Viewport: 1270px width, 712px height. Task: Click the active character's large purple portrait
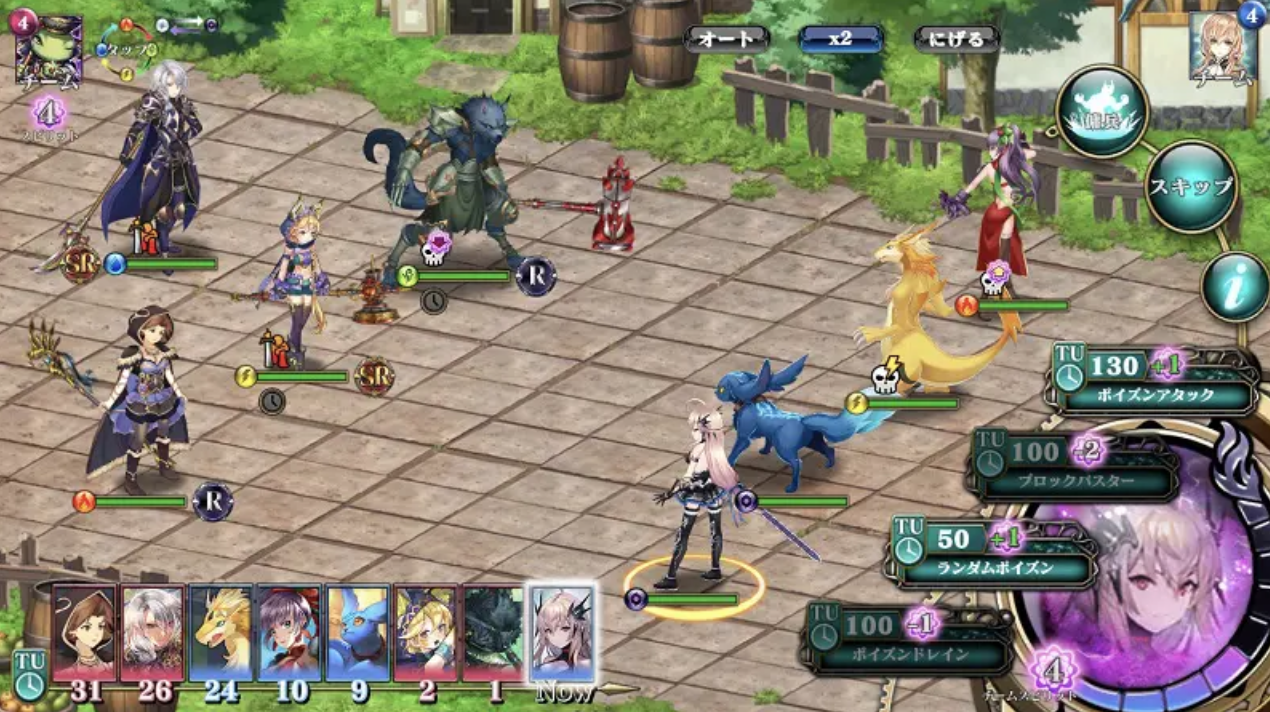(x=1138, y=580)
